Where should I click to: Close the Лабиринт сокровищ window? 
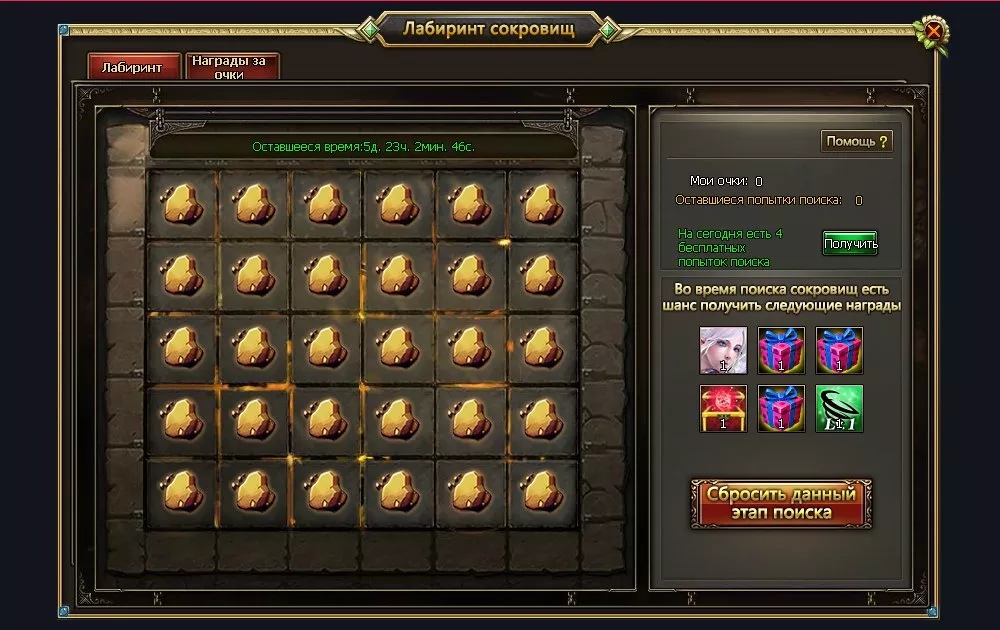pos(933,31)
